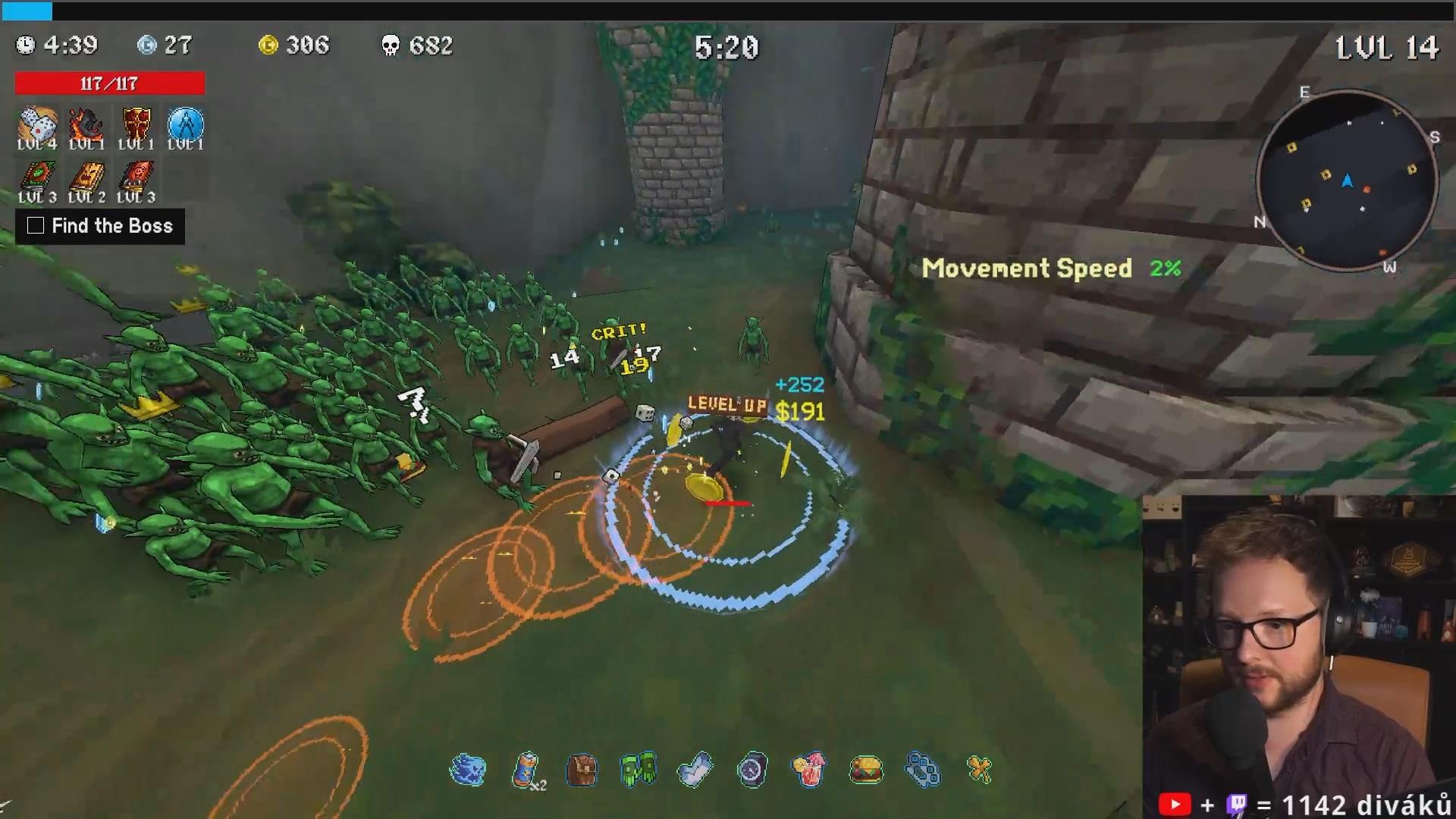Click the energy drink can item
The width and height of the screenshot is (1456, 819).
click(x=526, y=770)
